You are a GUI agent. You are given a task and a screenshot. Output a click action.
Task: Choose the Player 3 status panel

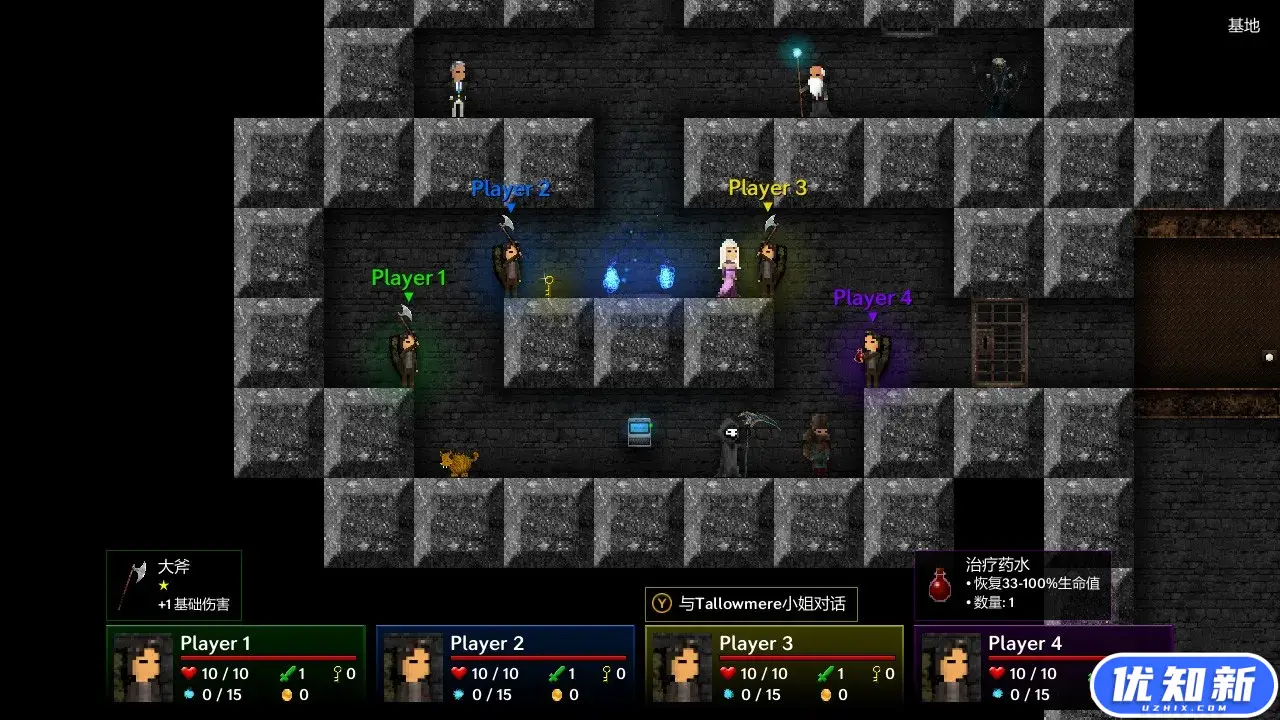[774, 664]
